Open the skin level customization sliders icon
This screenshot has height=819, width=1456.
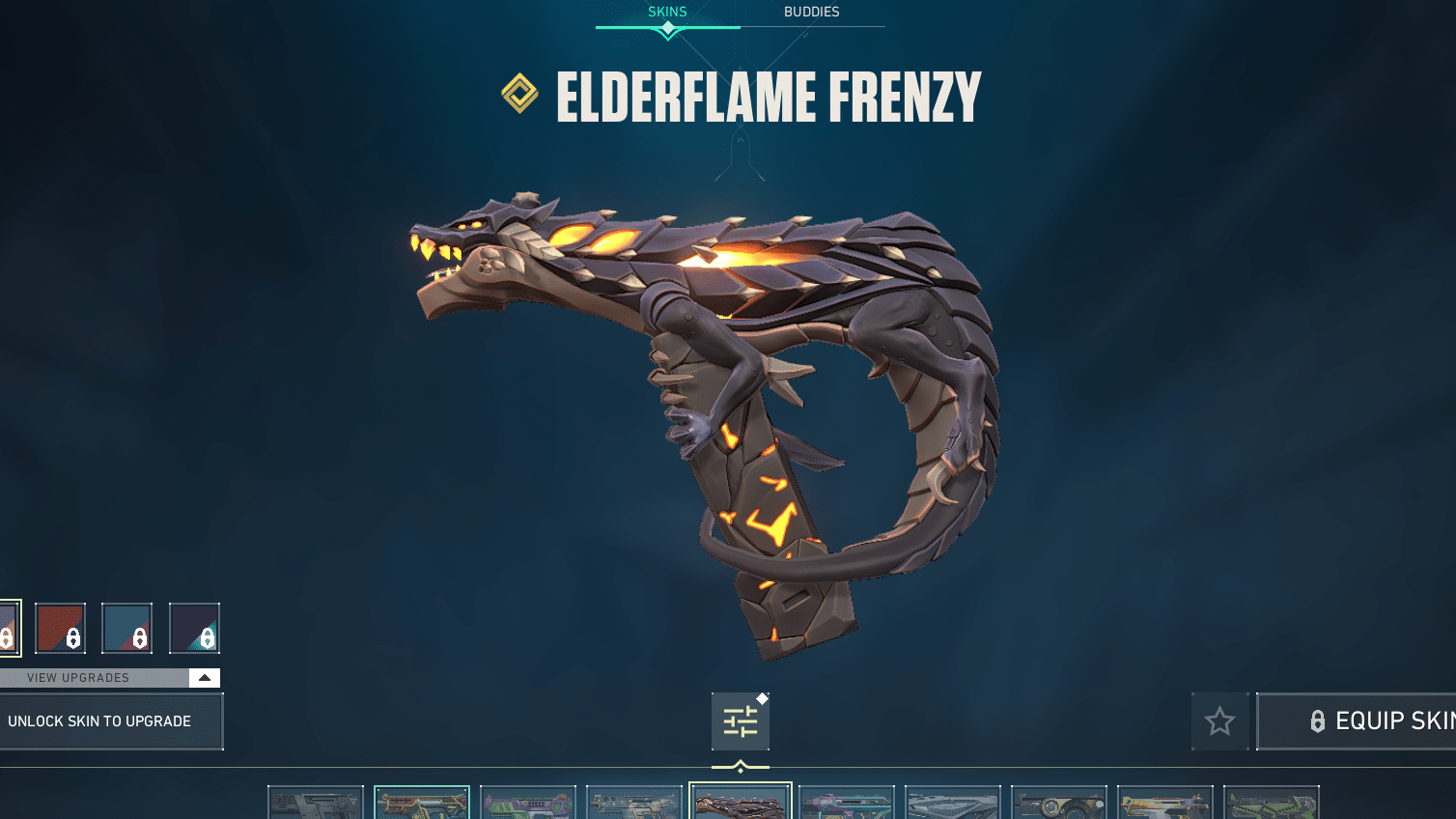(740, 720)
